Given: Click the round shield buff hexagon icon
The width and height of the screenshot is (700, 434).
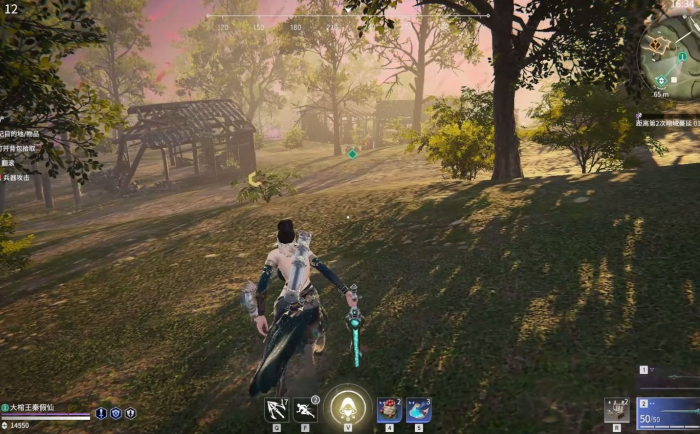Looking at the screenshot, I should [116, 413].
